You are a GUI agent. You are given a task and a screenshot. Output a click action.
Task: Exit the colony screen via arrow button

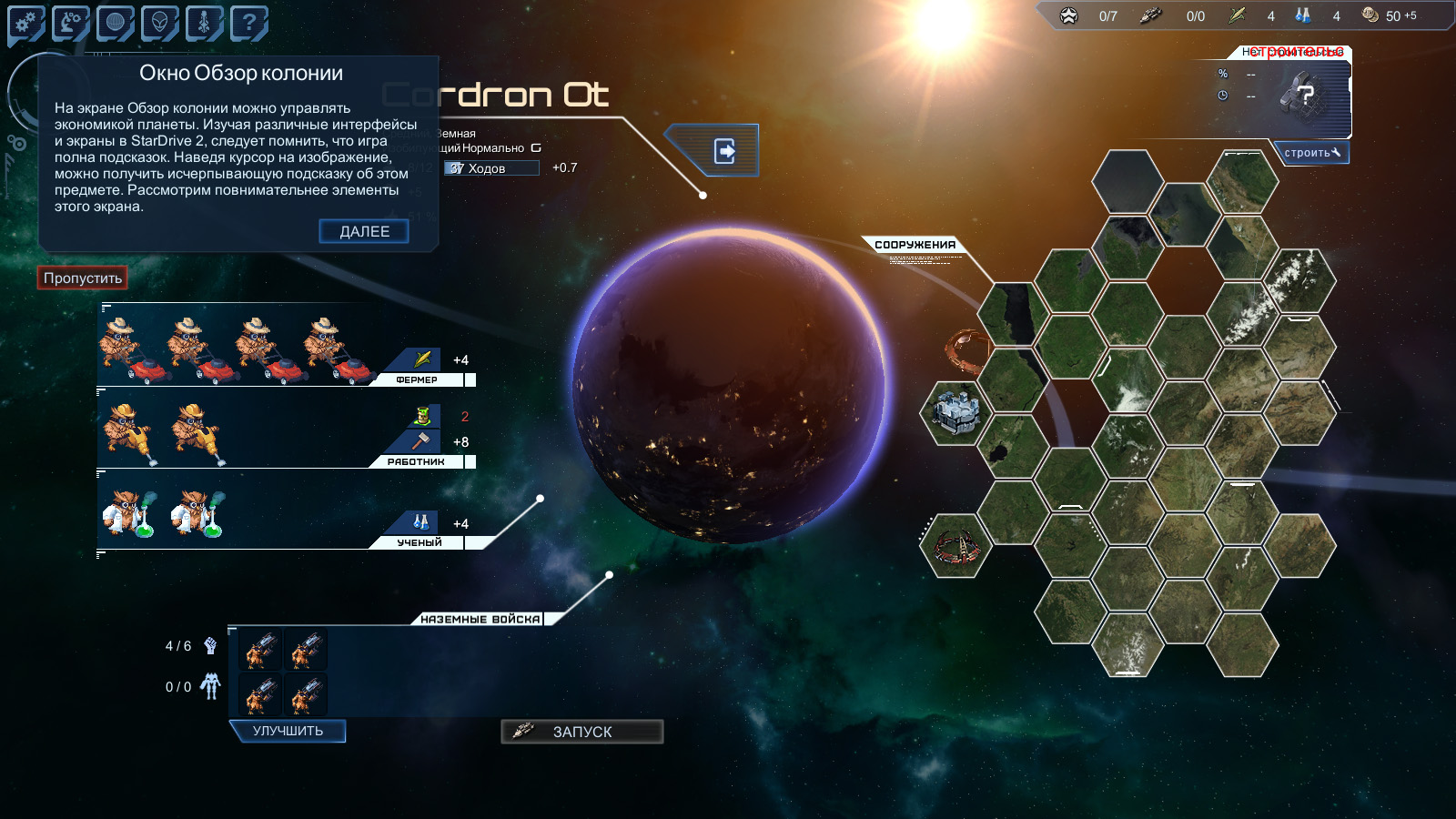[724, 151]
